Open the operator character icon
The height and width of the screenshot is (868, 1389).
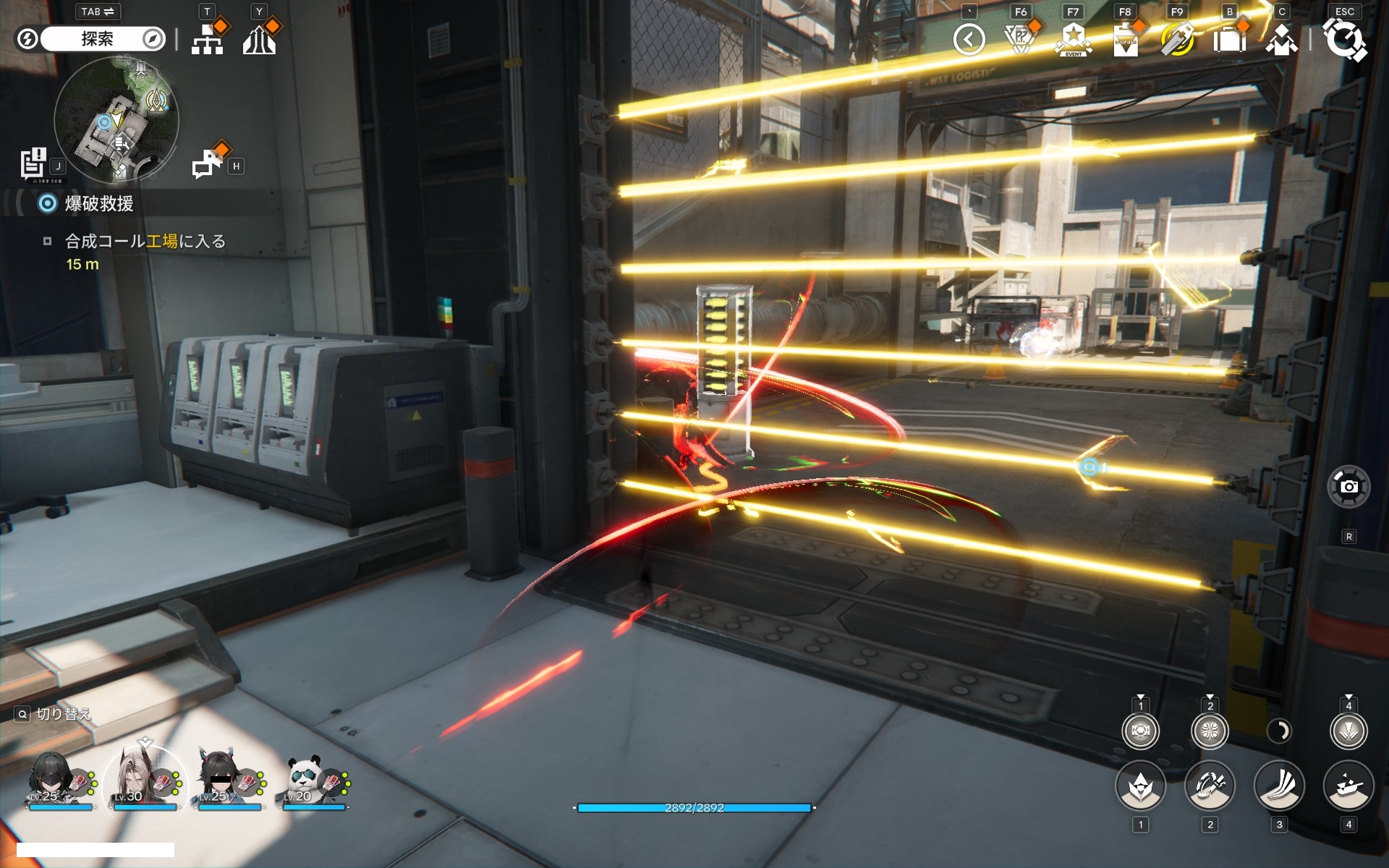pos(1281,40)
